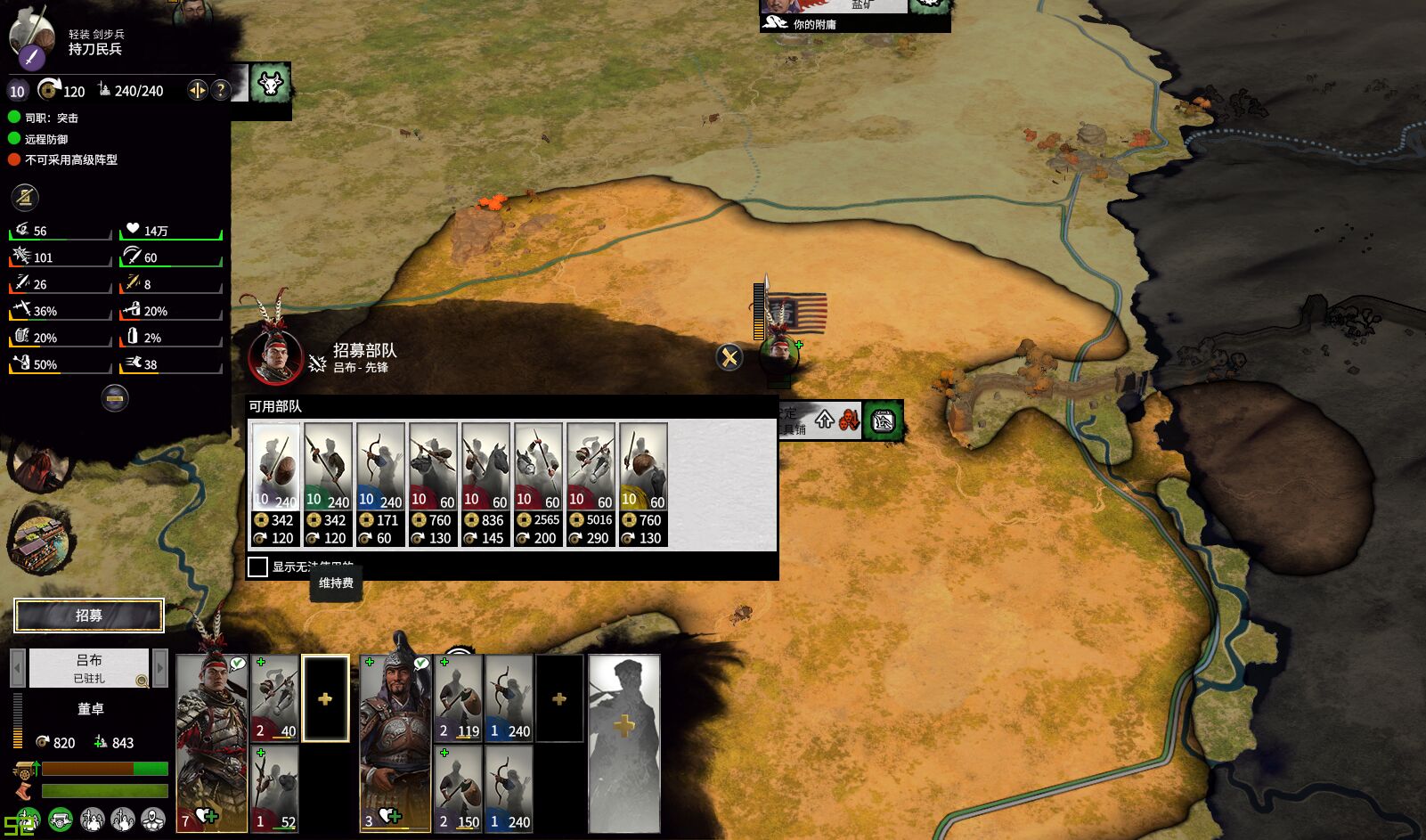Go to the previous army with left arrow

tap(16, 667)
